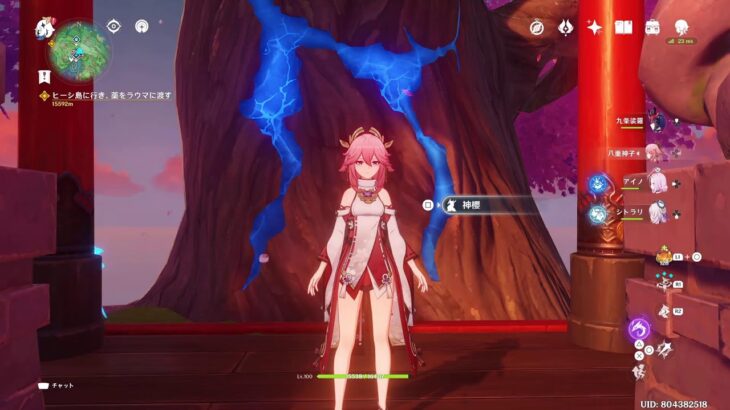The width and height of the screenshot is (730, 410).
Task: Open the winged emblem icon in the top bar
Action: (x=564, y=27)
